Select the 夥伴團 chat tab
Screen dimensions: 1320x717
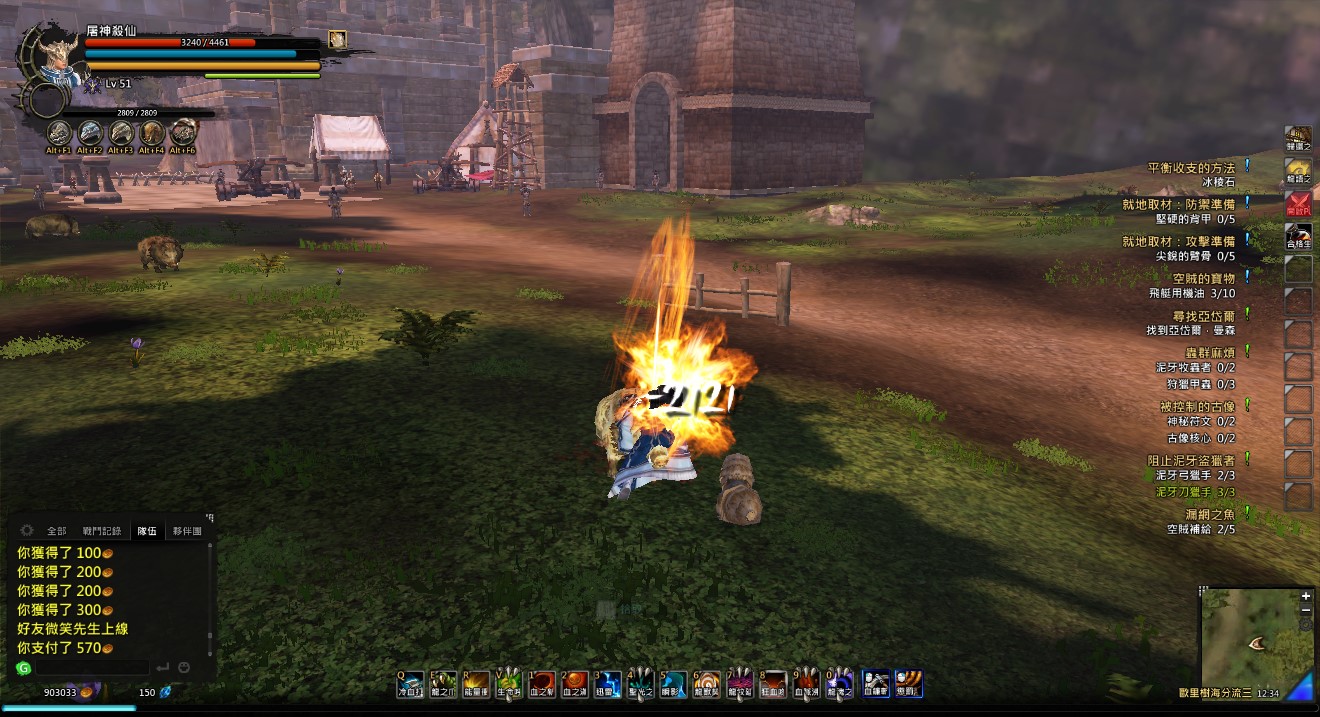(186, 531)
